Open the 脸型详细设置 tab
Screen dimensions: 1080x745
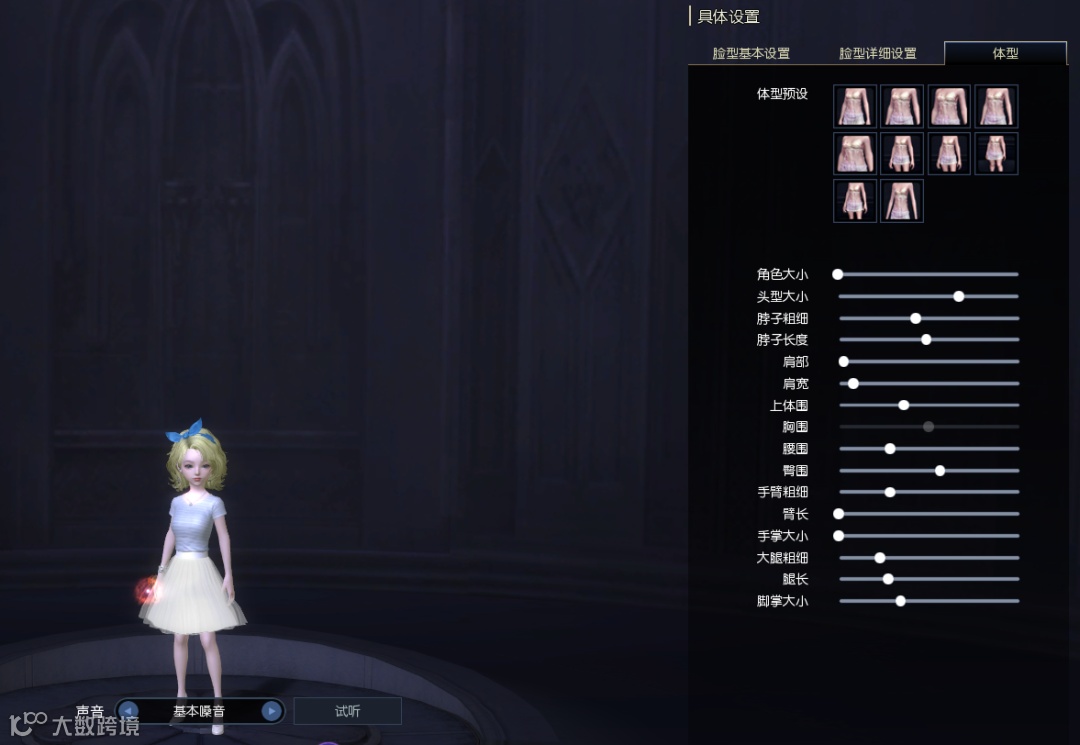tap(877, 53)
